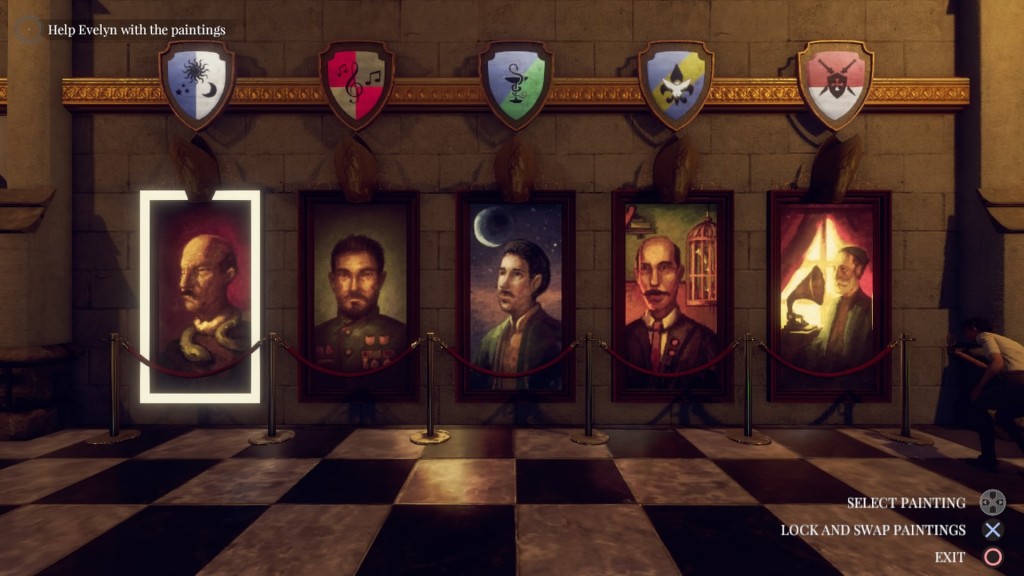Choose the bearded officer with medals painting
This screenshot has height=576, width=1024.
click(359, 296)
